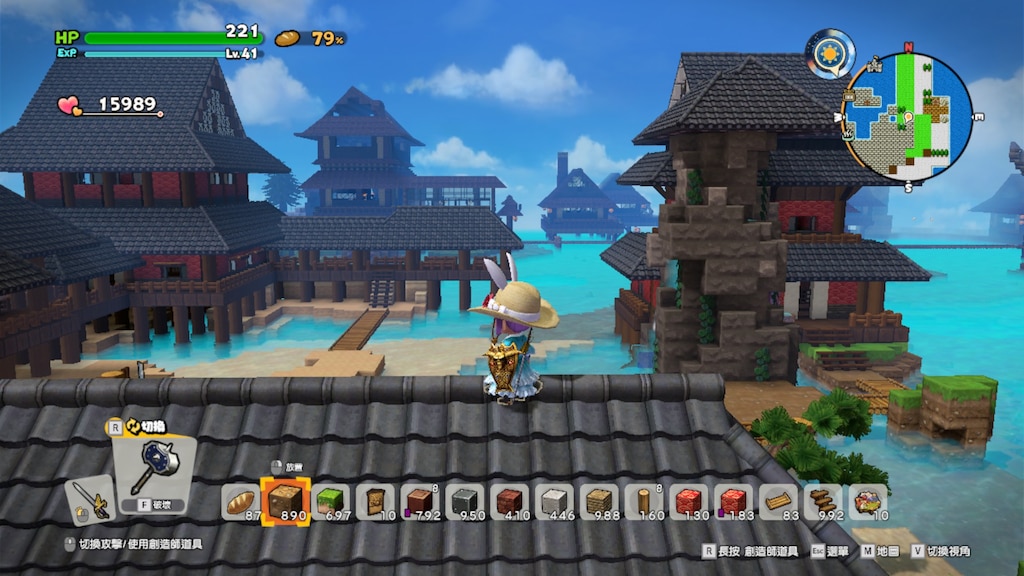Viewport: 1024px width, 576px height.
Task: Pick the red block with 130 count
Action: (688, 501)
